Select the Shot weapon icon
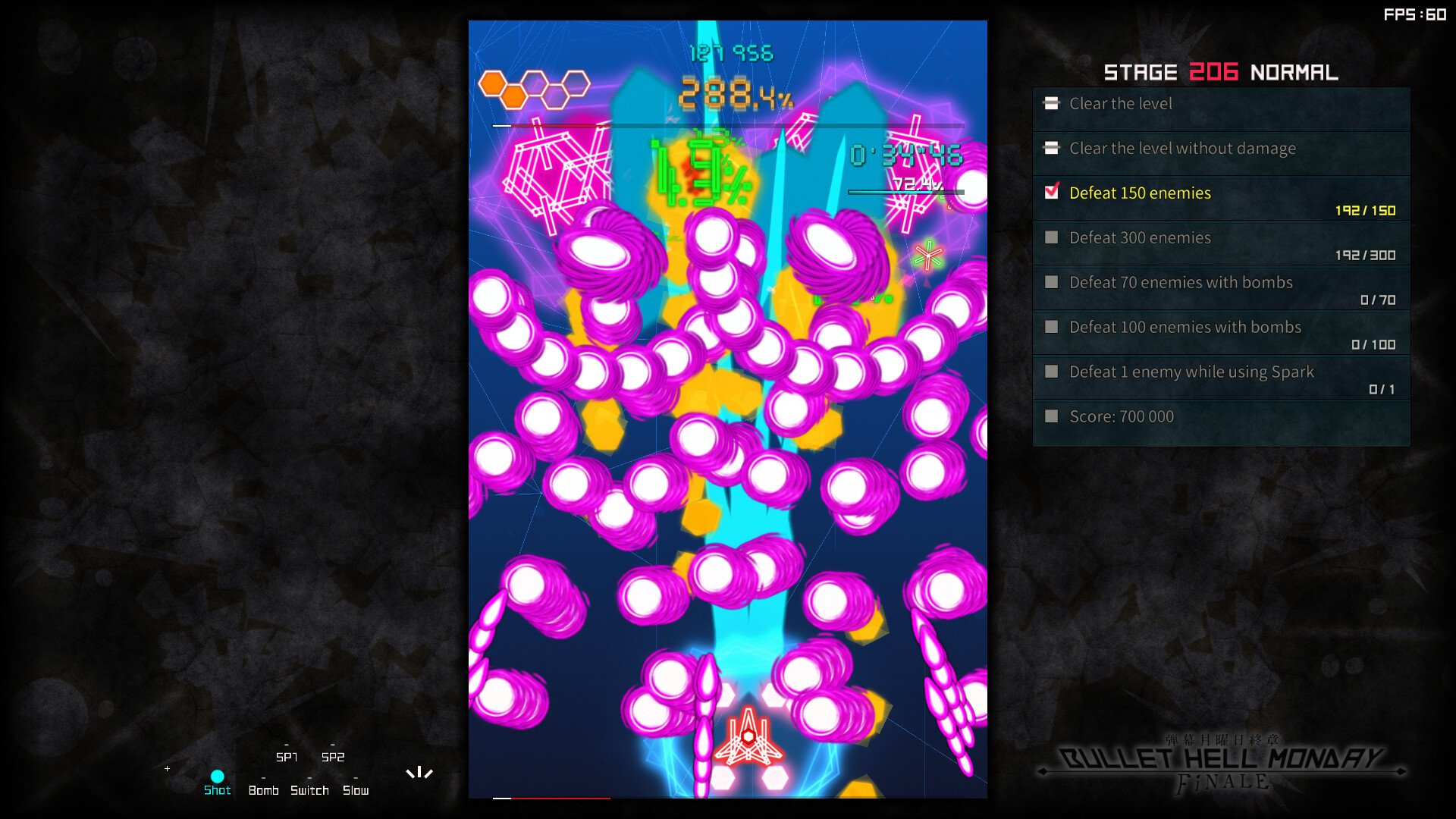 [x=218, y=776]
